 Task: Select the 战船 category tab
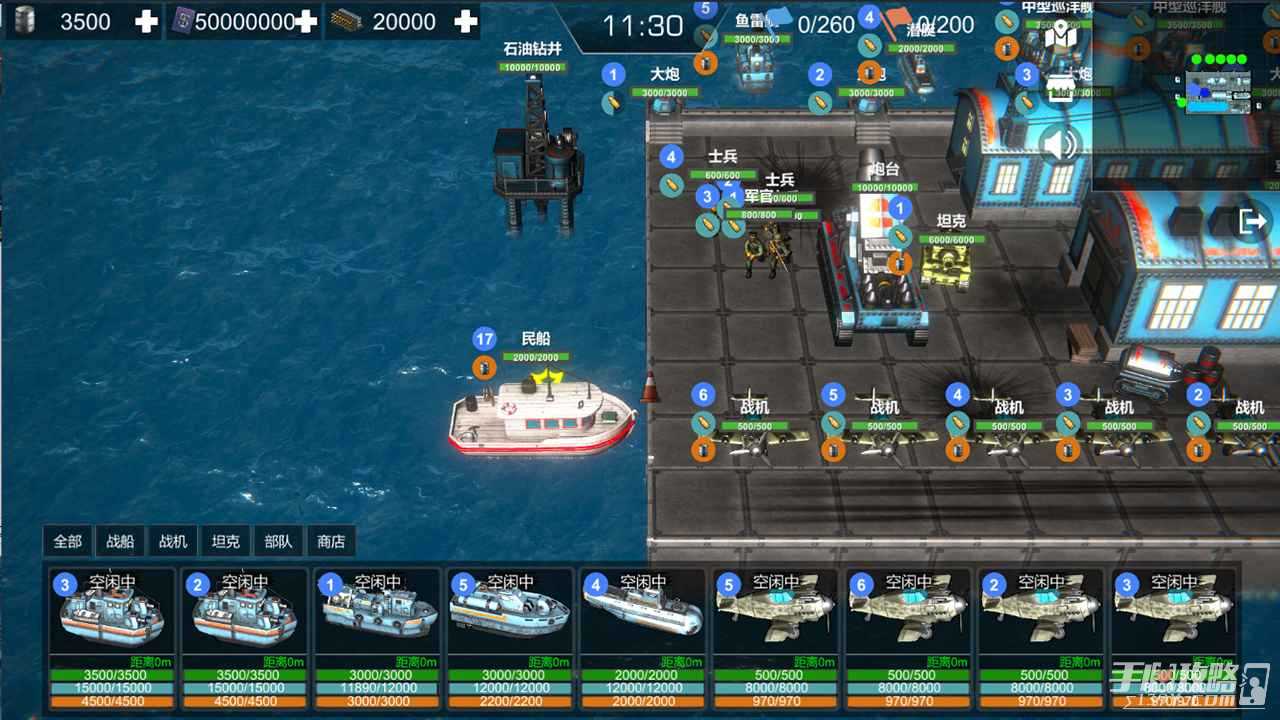[120, 541]
